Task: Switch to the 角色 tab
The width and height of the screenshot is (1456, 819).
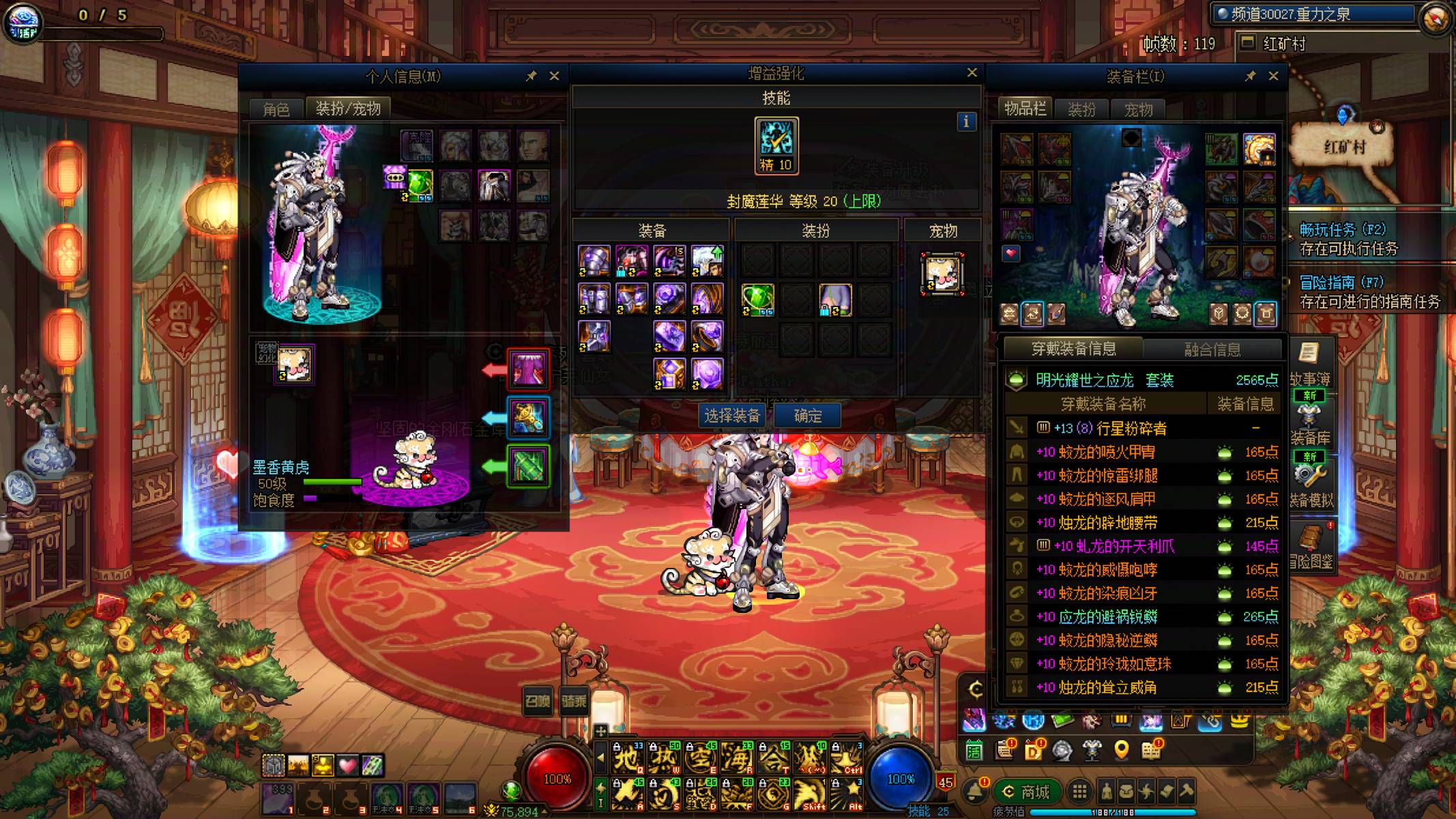Action: (276, 109)
